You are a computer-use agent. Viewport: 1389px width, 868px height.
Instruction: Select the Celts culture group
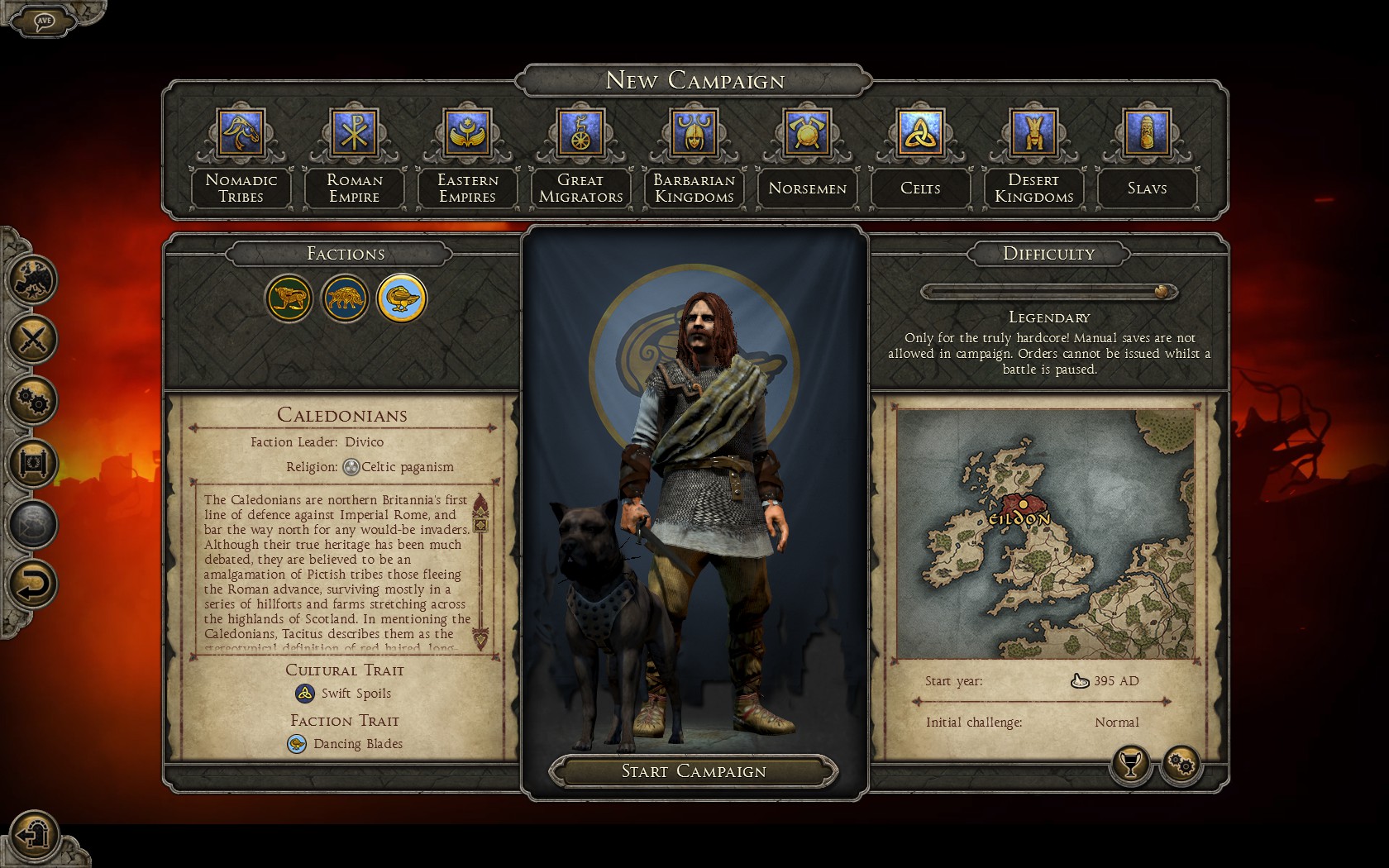click(920, 134)
